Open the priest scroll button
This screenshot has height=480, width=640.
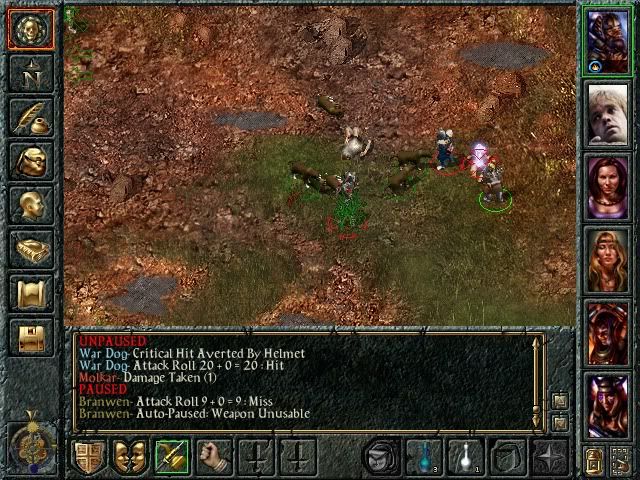click(x=30, y=292)
